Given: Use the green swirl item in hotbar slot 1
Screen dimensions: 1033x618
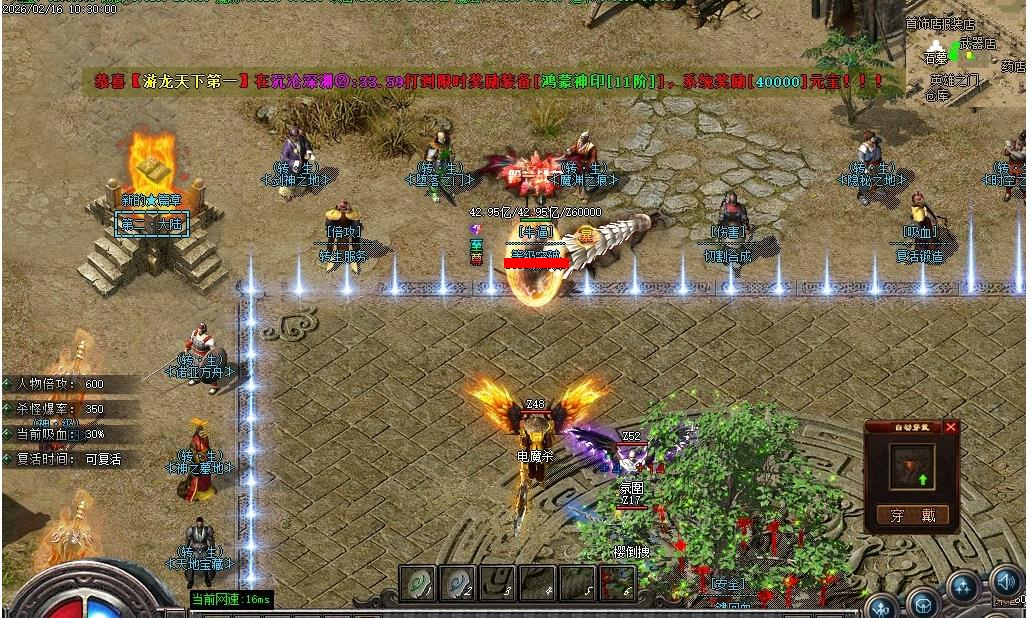Looking at the screenshot, I should tap(417, 582).
